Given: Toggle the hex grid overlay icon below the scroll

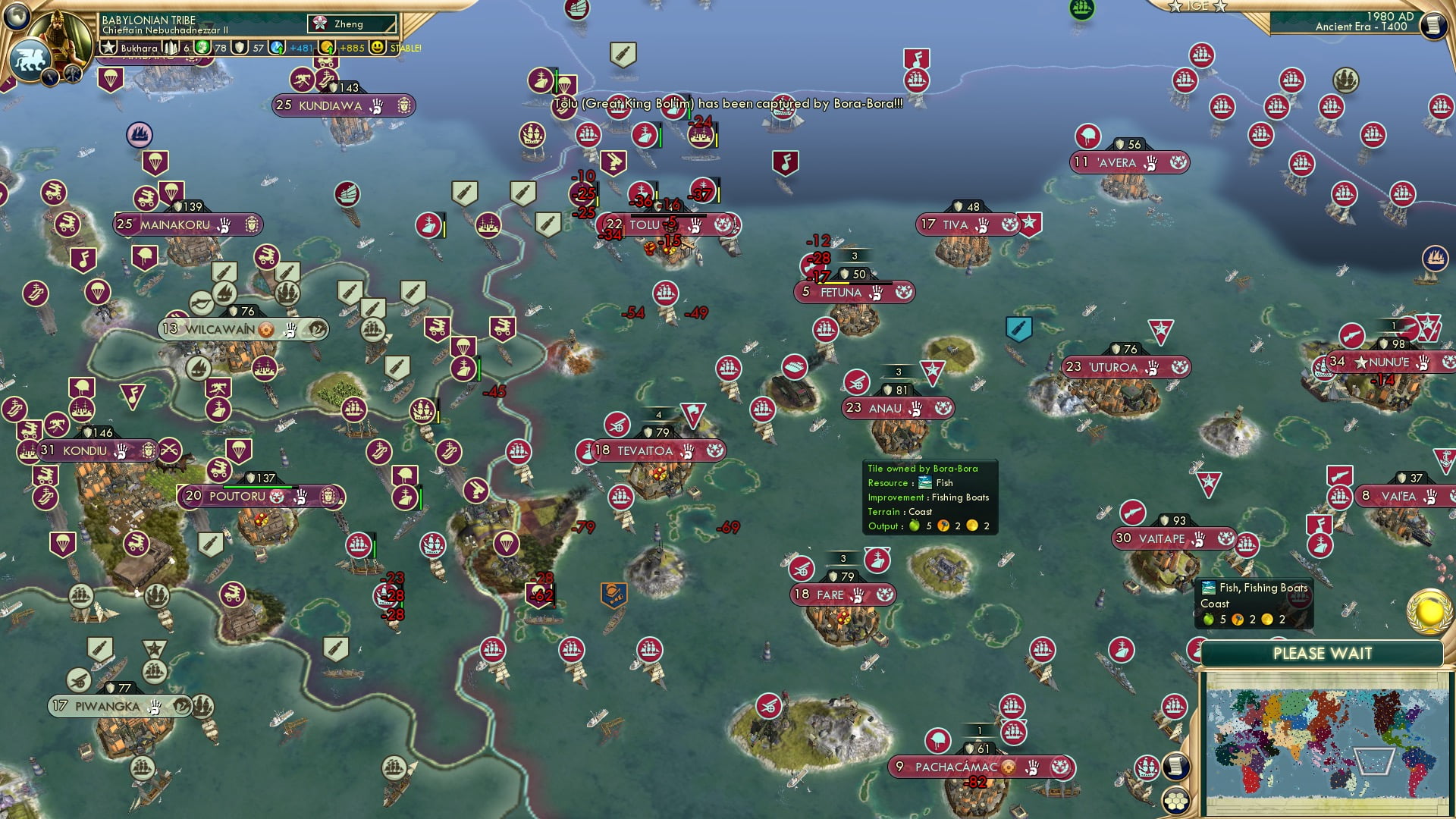Looking at the screenshot, I should tap(1175, 802).
